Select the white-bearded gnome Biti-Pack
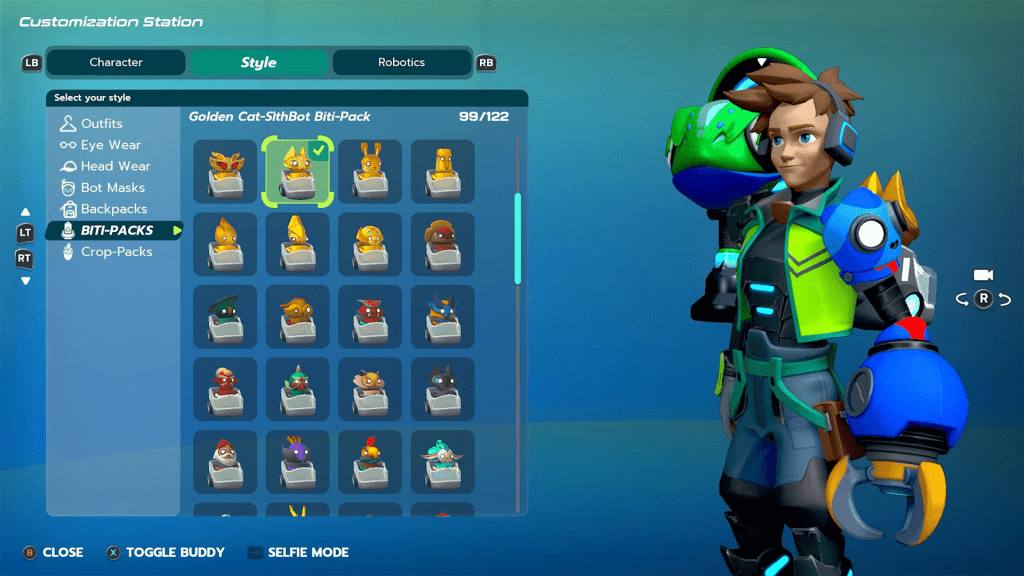This screenshot has height=576, width=1024. [x=225, y=462]
